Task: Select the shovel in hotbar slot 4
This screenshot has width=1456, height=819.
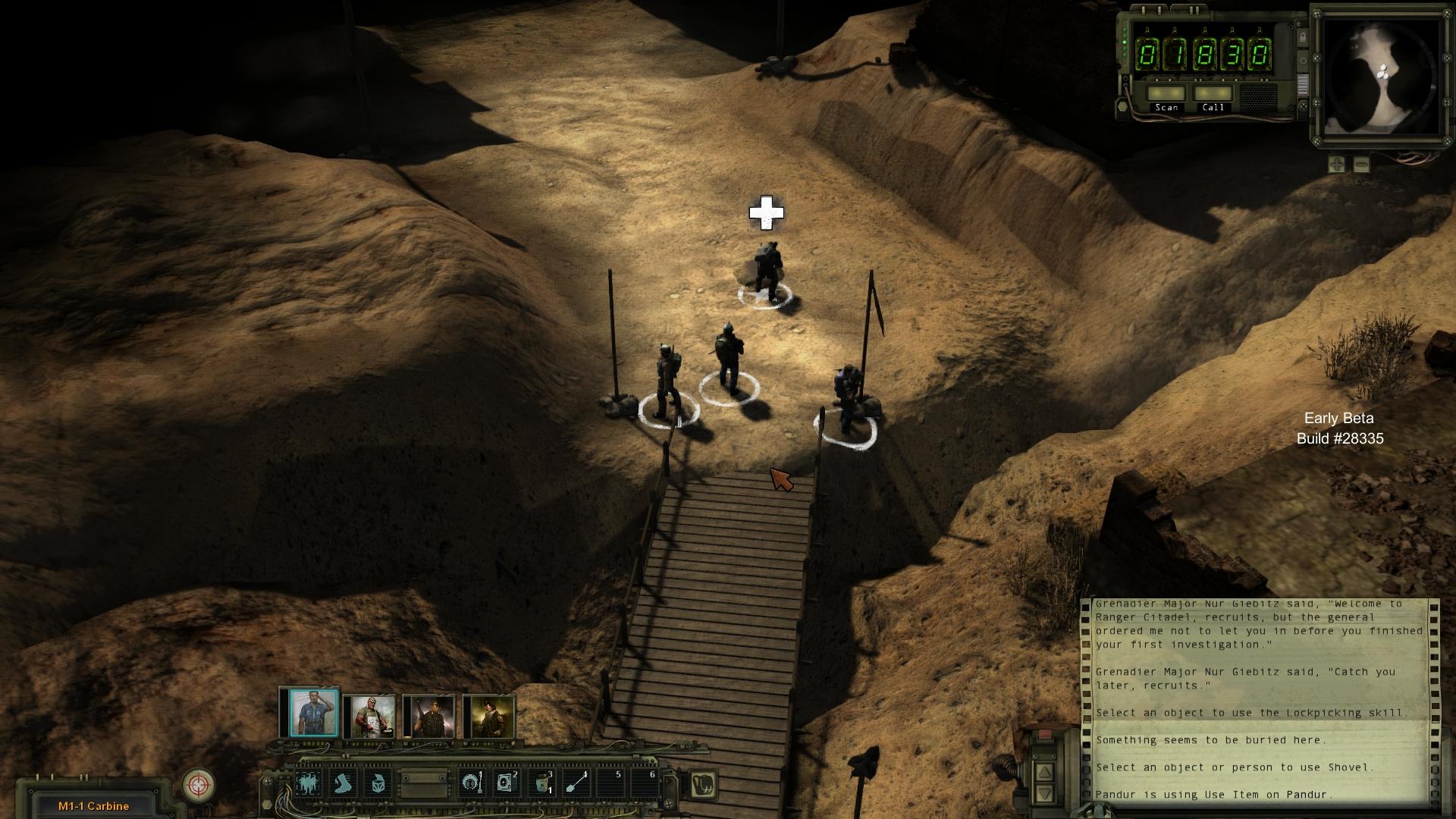Action: tap(576, 783)
